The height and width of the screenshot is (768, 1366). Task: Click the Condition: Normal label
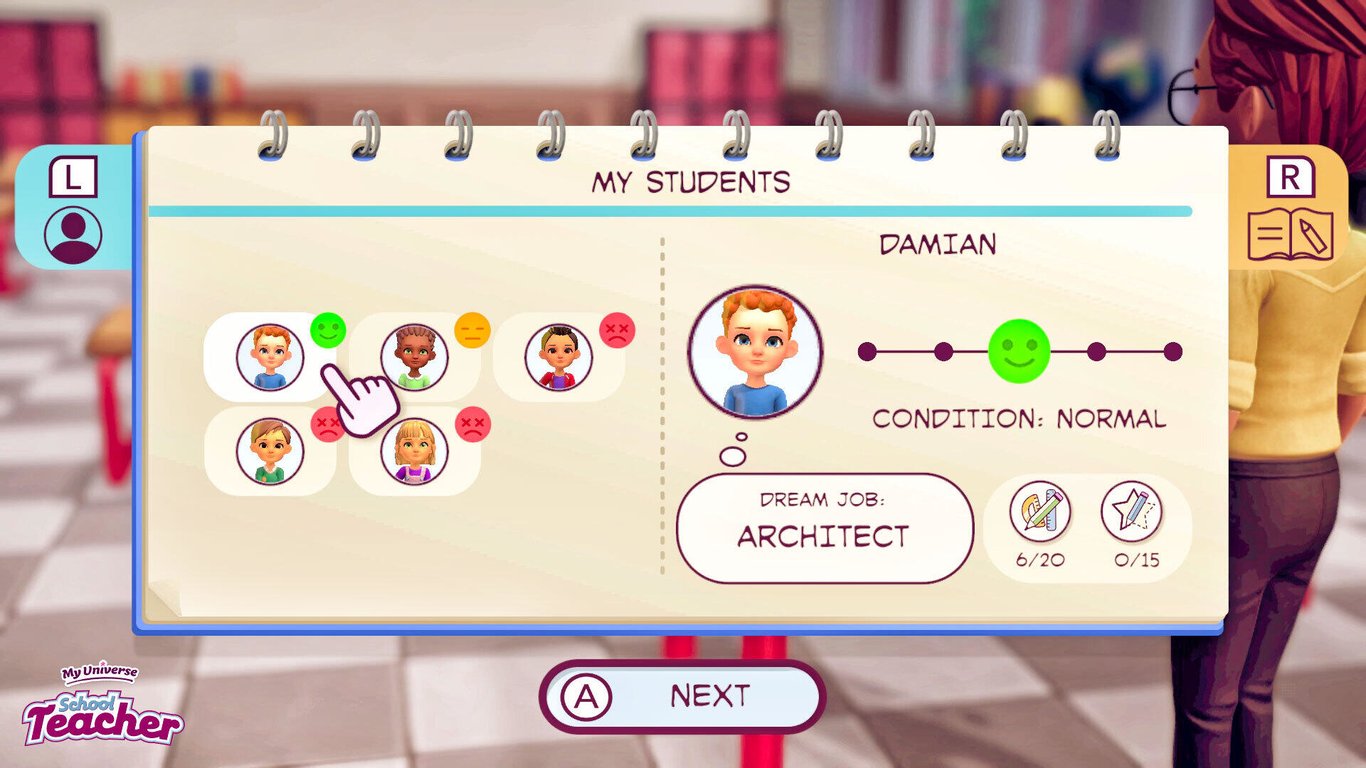coord(1019,418)
